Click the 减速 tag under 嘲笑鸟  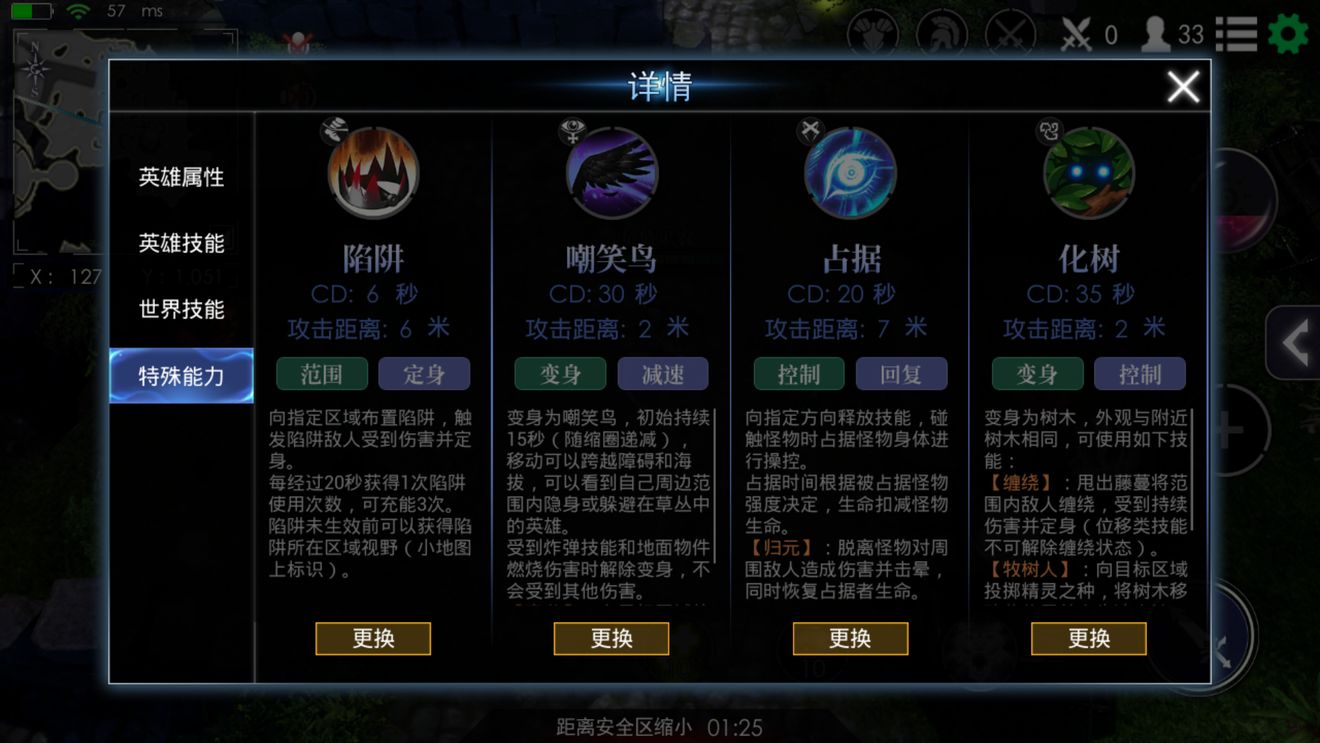pos(663,374)
